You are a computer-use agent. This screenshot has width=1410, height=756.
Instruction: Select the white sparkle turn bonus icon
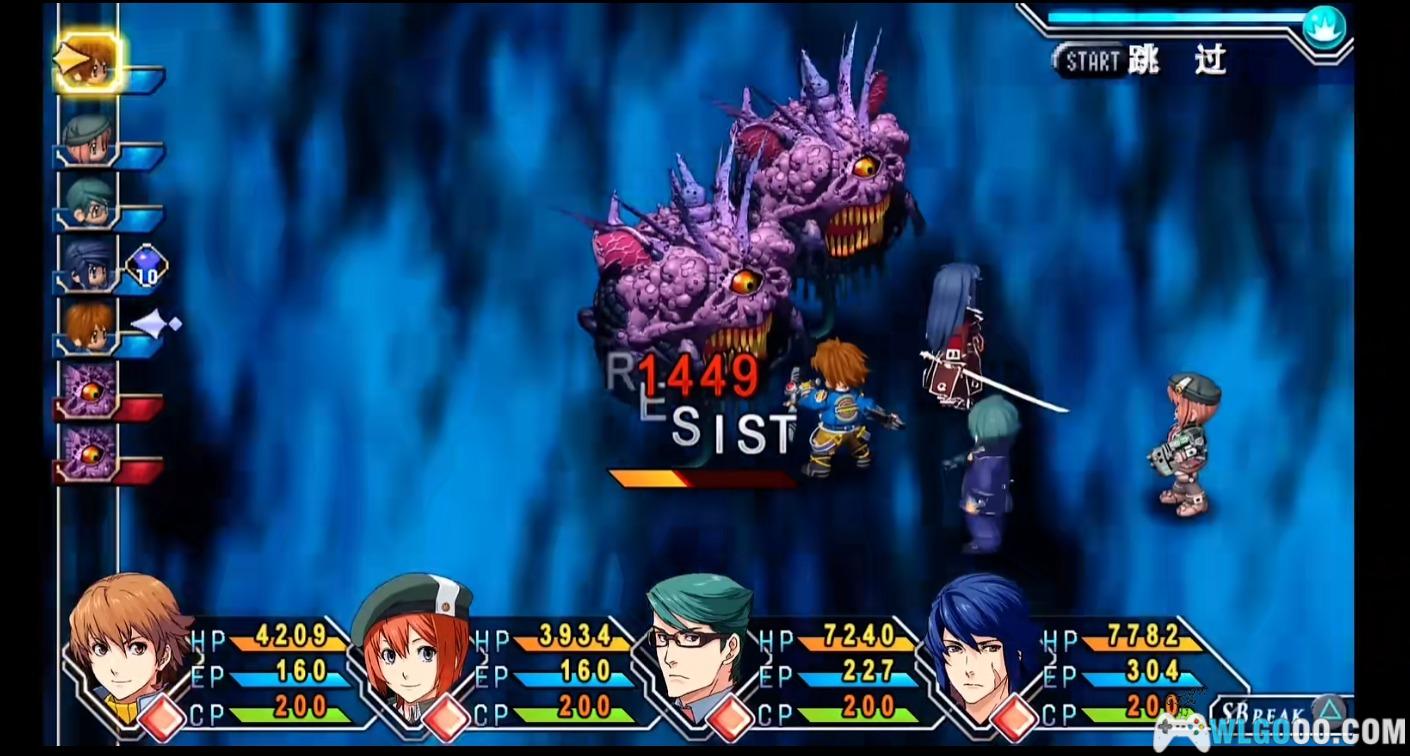click(155, 324)
